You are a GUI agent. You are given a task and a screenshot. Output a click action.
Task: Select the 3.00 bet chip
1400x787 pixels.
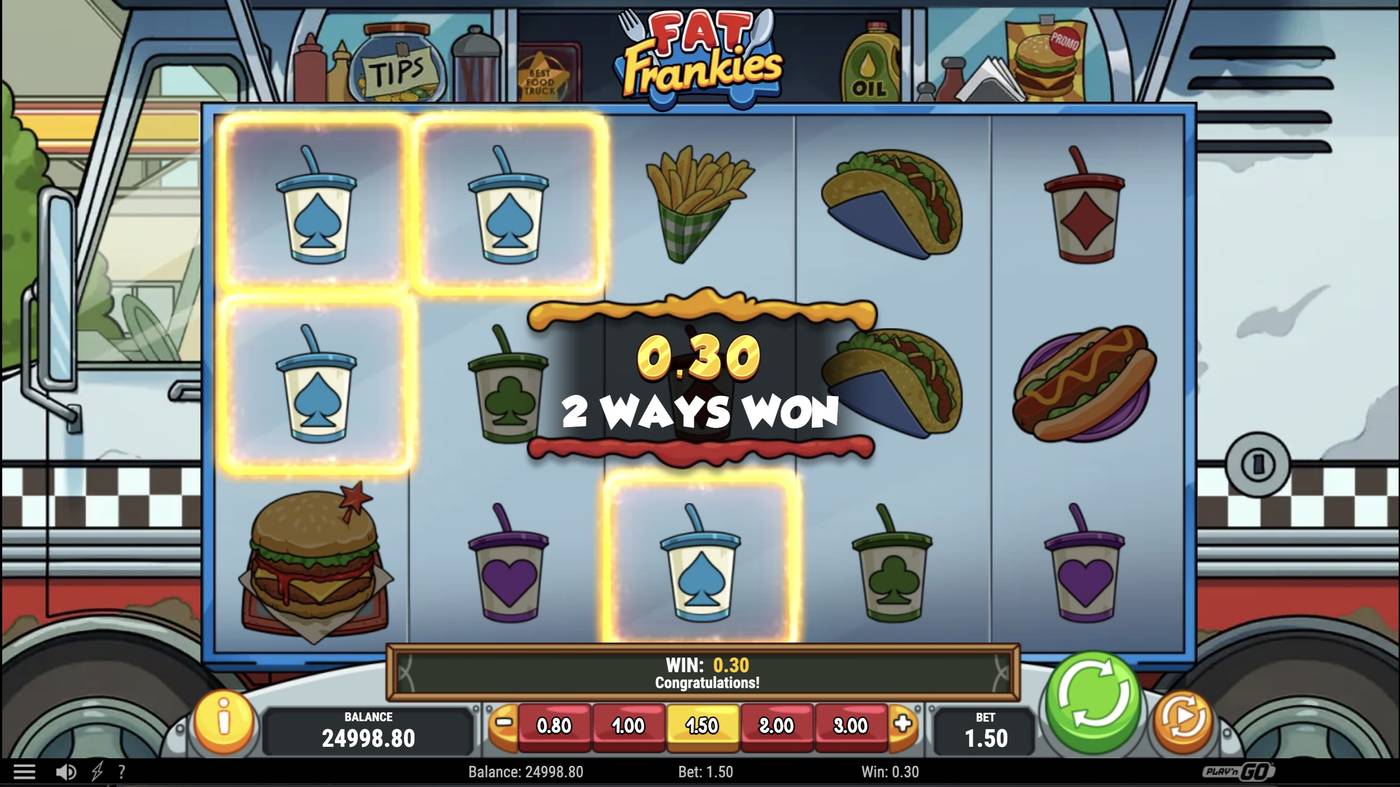tap(852, 726)
